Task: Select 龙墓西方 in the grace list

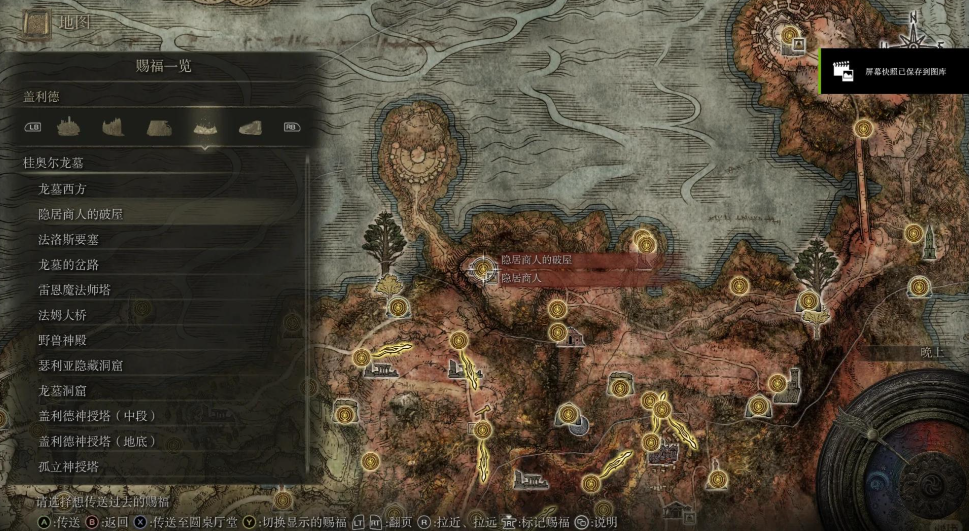Action: coord(69,188)
